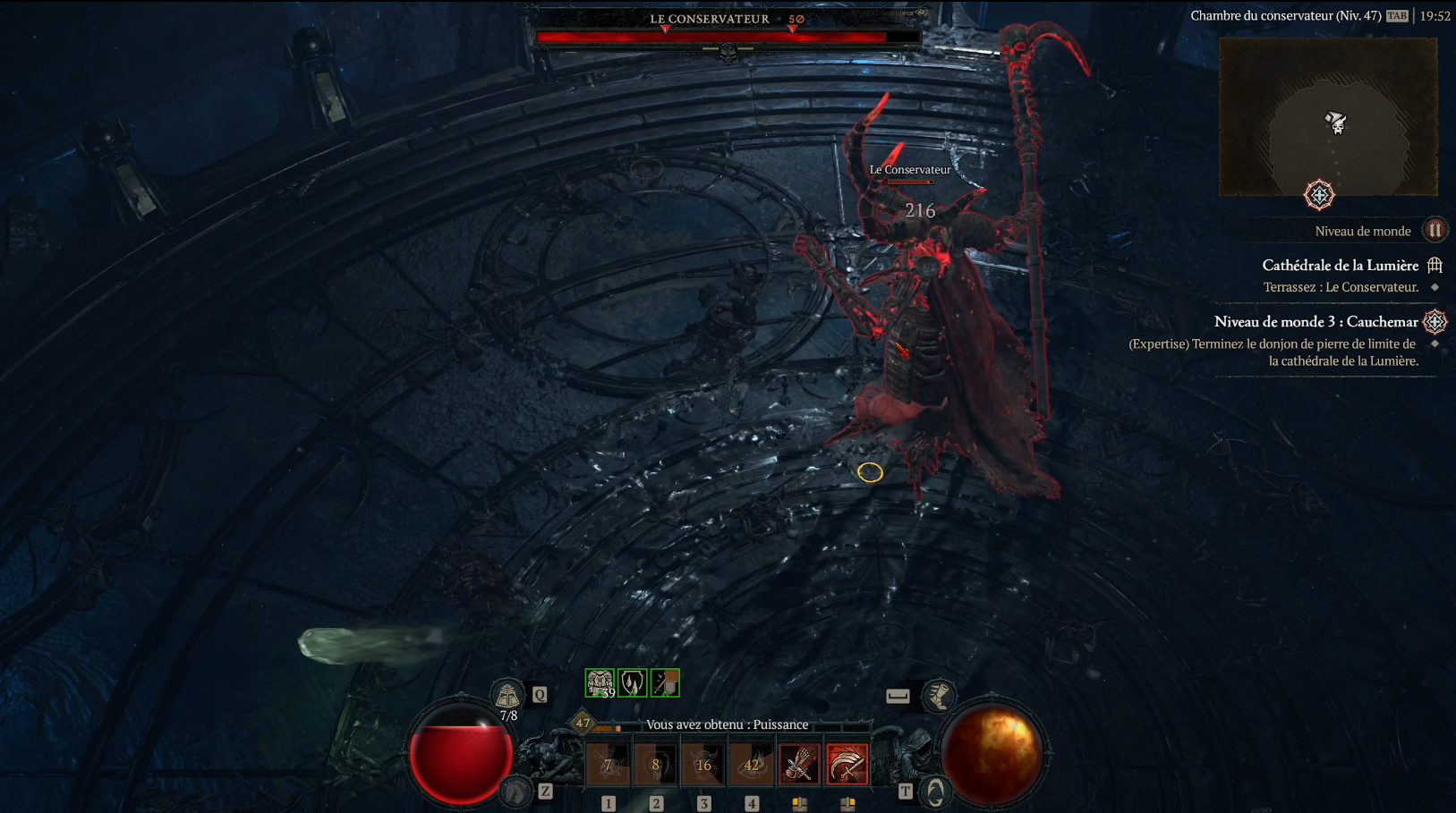This screenshot has height=813, width=1456.
Task: Toggle the pin beside the donjon de pierre objective
Action: pos(1435,344)
